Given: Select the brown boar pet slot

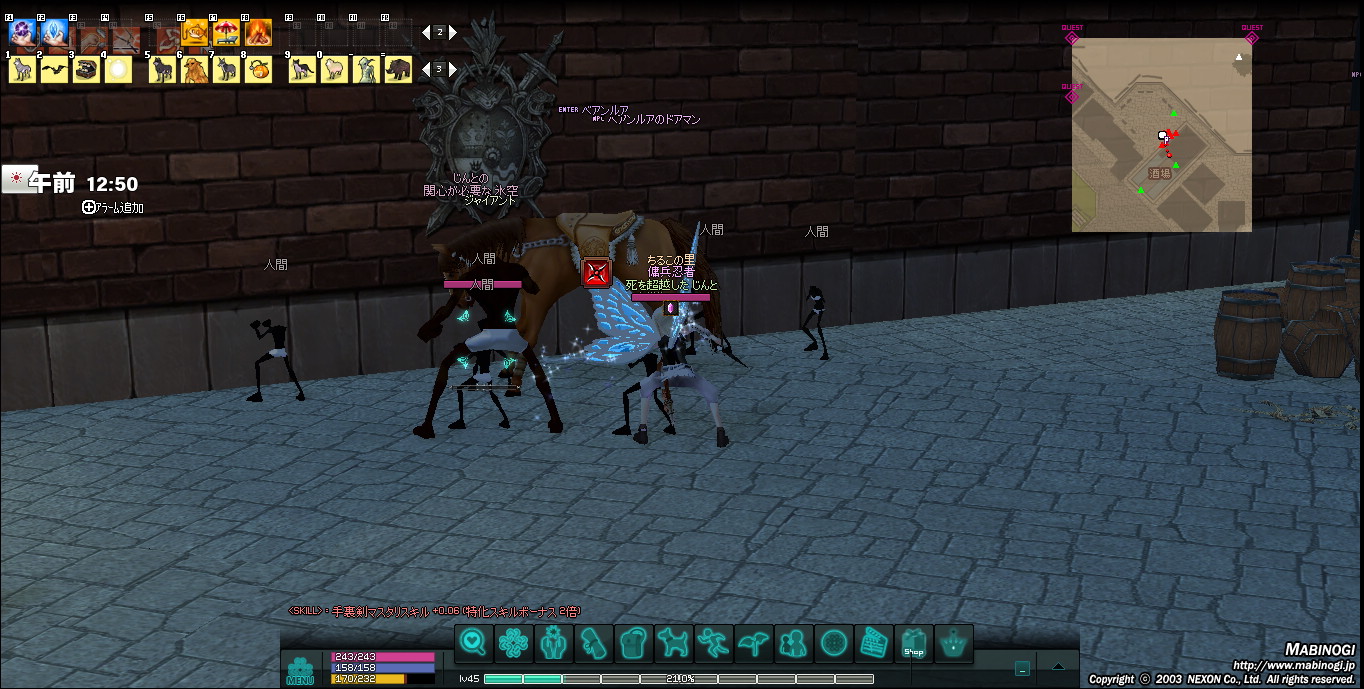Looking at the screenshot, I should pos(398,69).
